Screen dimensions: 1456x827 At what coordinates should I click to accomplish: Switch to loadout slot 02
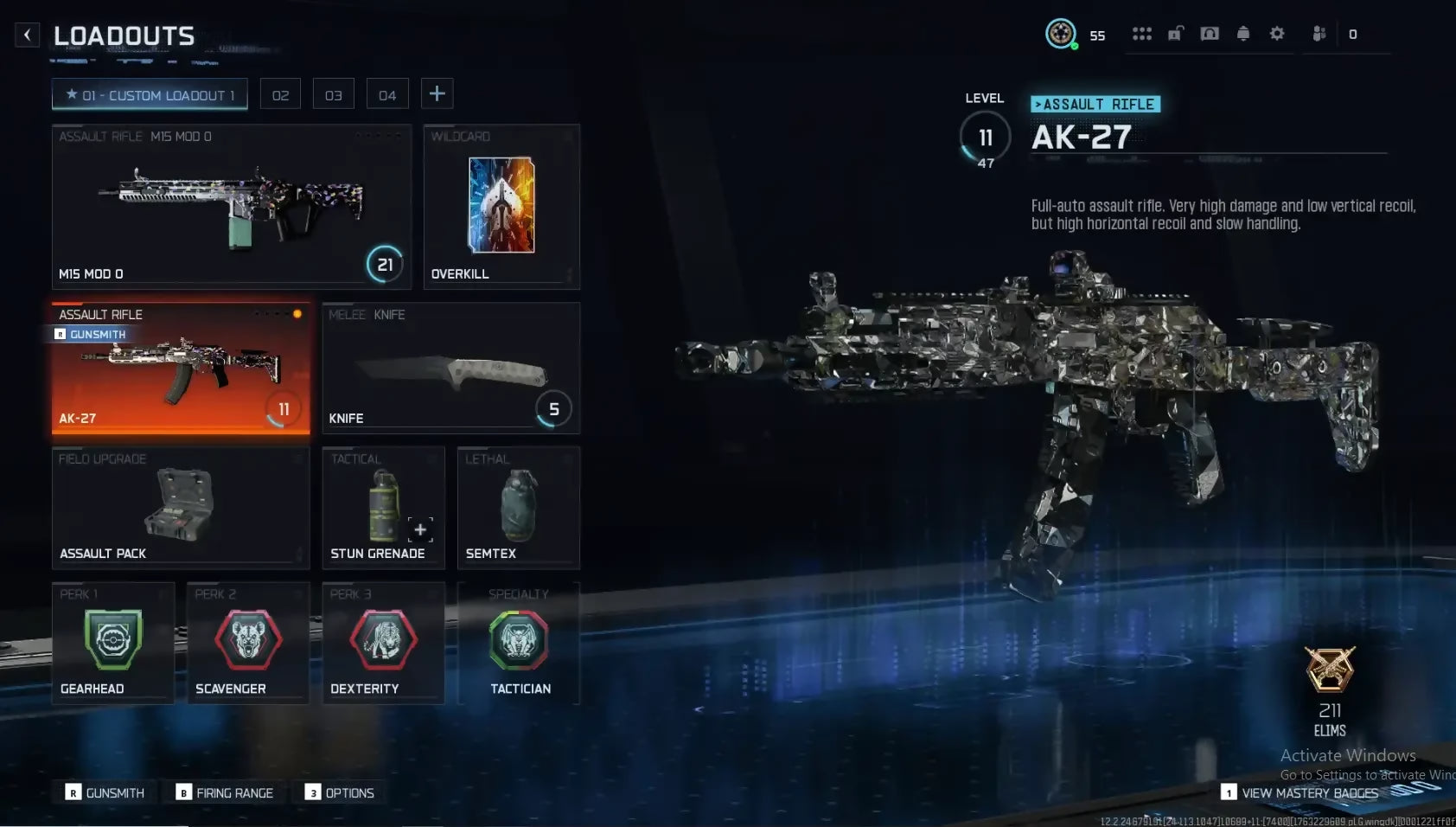(280, 94)
